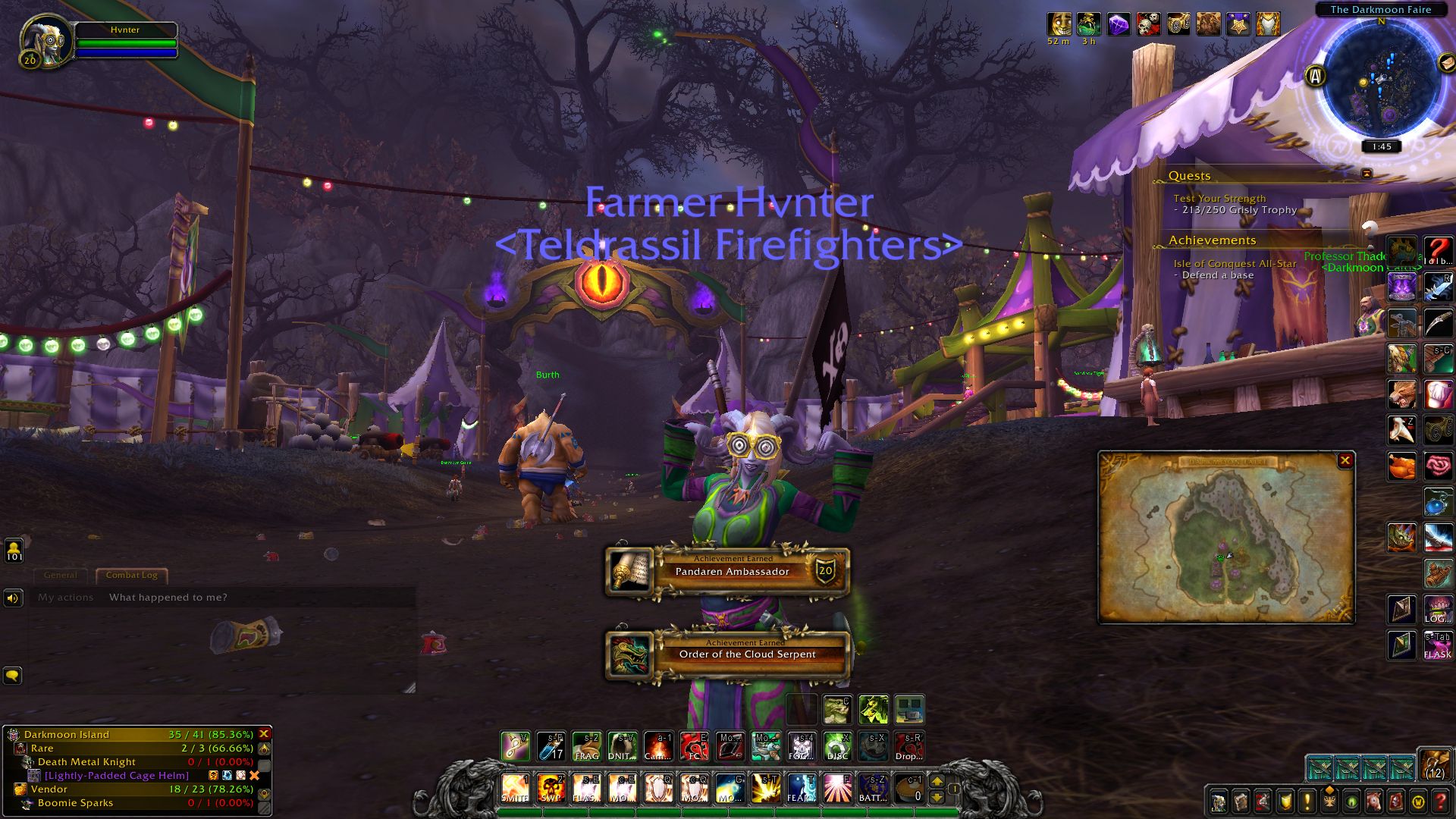Use the FRAG action slot
1456x819 pixels.
click(586, 746)
